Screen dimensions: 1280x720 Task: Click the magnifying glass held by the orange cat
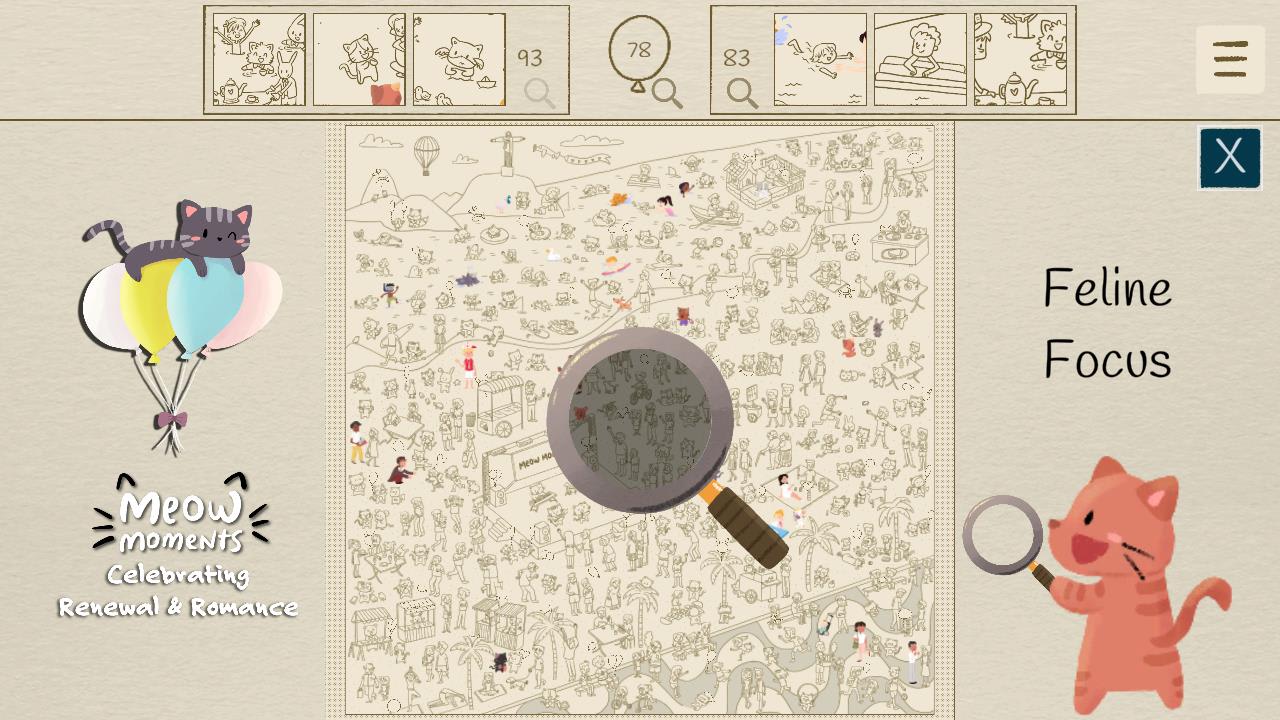point(1003,537)
